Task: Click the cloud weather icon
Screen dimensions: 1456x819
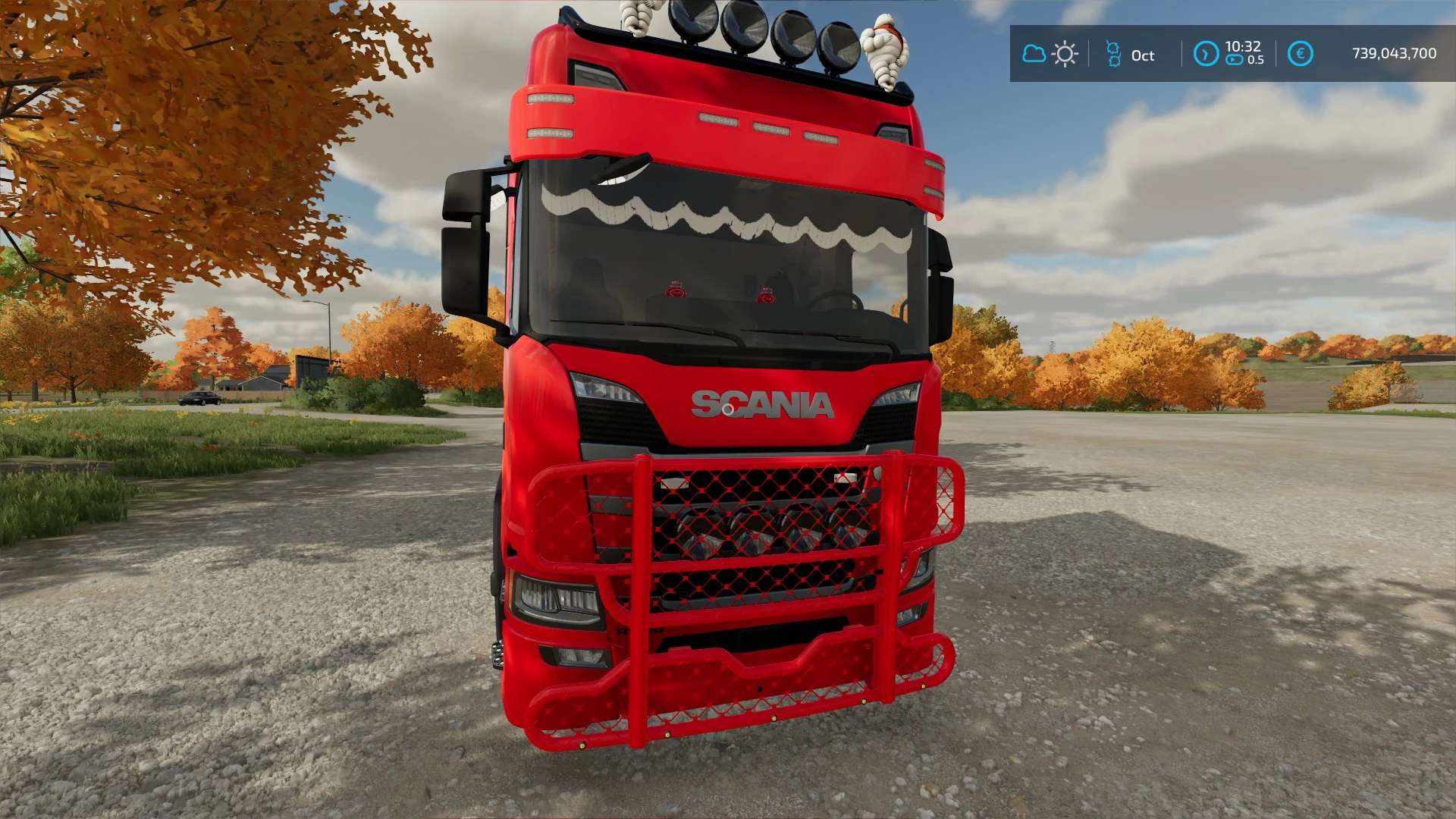Action: coord(1034,54)
